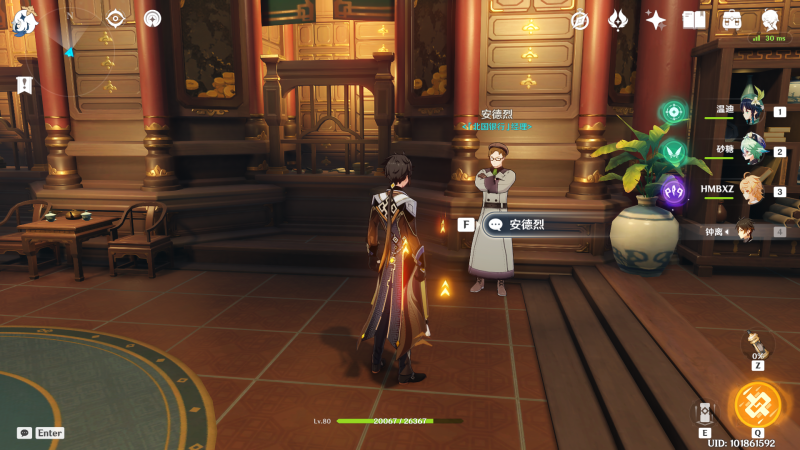Viewport: 800px width, 450px height.
Task: Activate Zhongli's orange elemental burst
Action: (756, 403)
